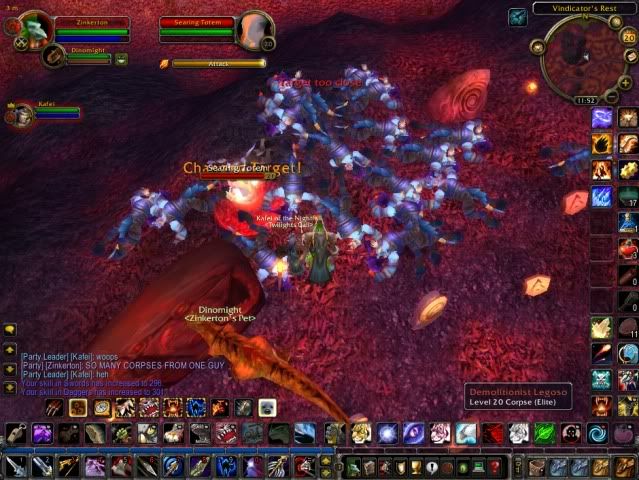Open the character info micro button
This screenshot has width=639, height=480.
pos(352,467)
